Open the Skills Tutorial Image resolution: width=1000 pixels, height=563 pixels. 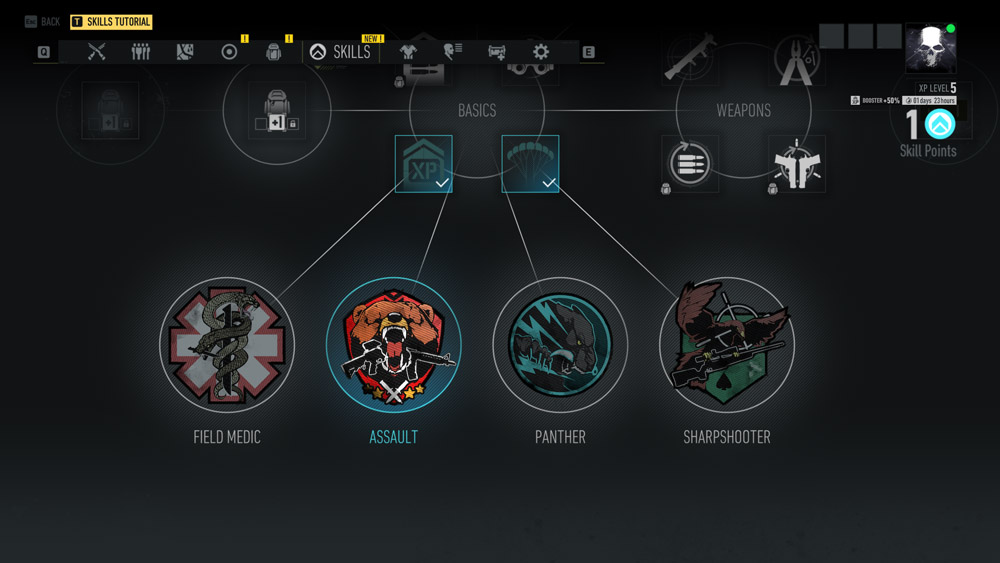coord(111,21)
